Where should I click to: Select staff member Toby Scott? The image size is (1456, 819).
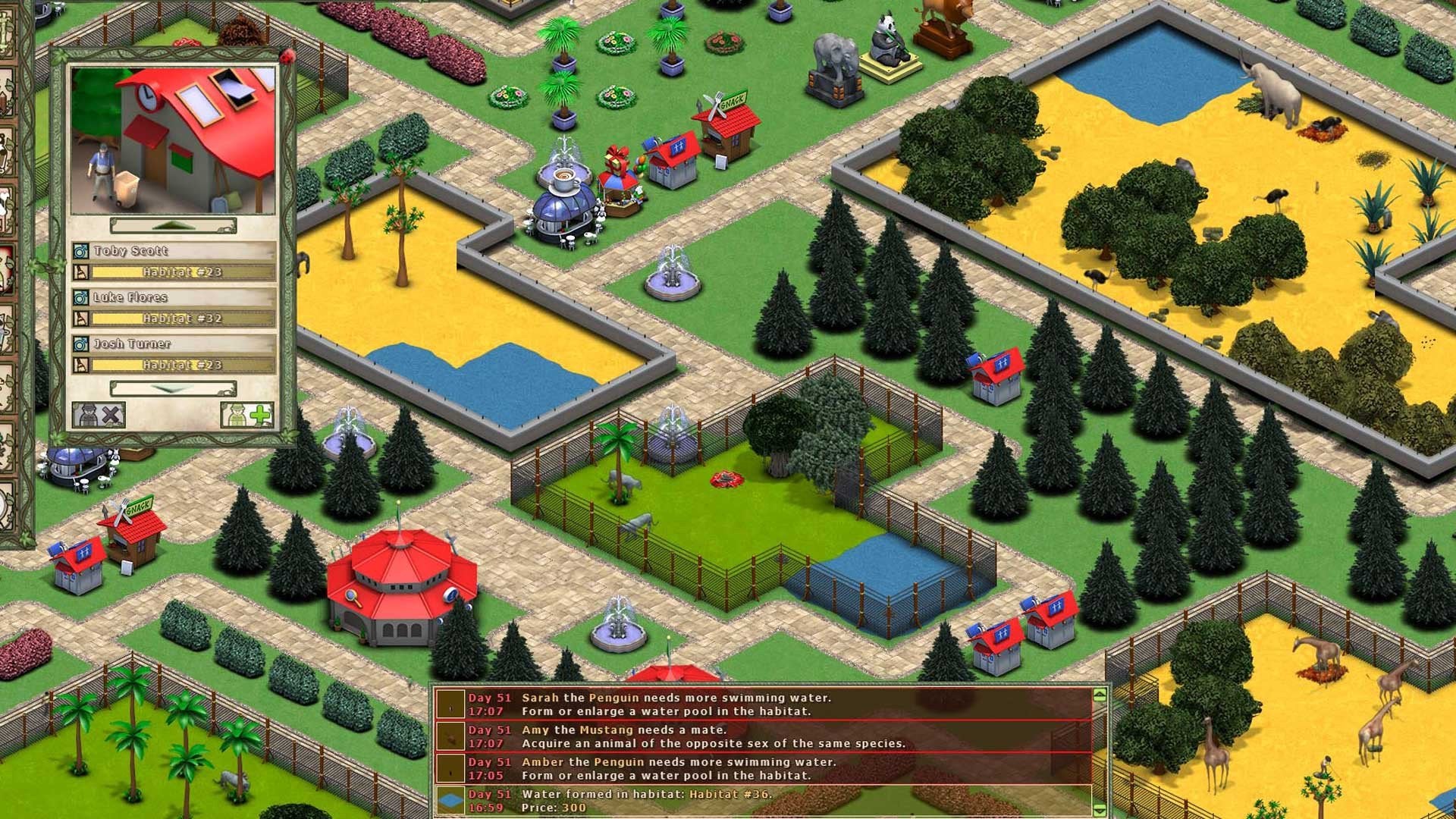click(174, 251)
